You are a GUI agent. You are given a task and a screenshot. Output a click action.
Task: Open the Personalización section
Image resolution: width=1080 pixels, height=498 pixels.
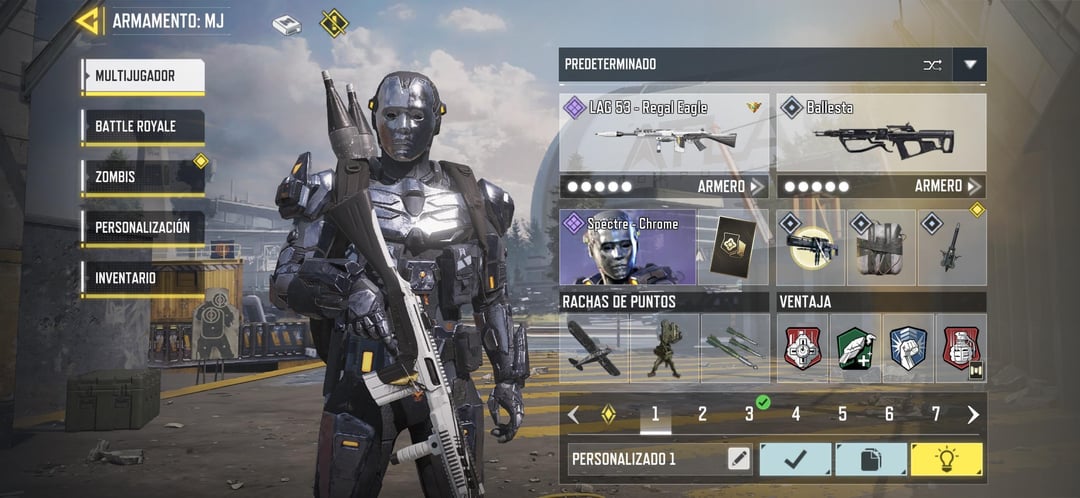coord(143,228)
